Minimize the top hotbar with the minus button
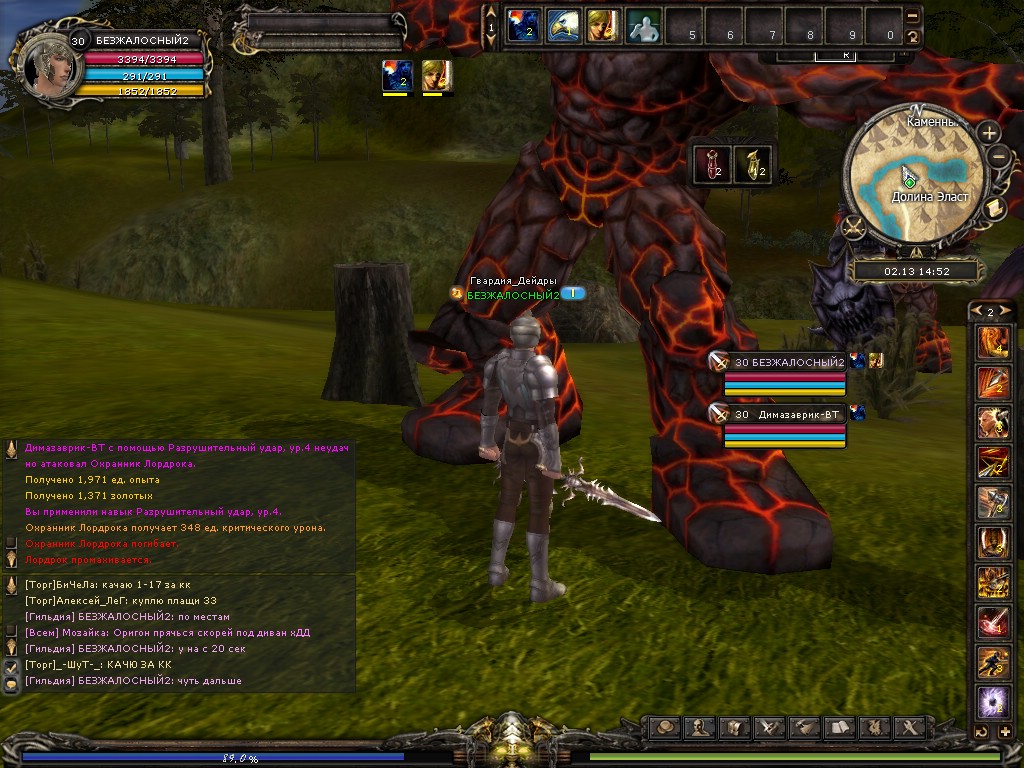The width and height of the screenshot is (1024, 768). (912, 16)
